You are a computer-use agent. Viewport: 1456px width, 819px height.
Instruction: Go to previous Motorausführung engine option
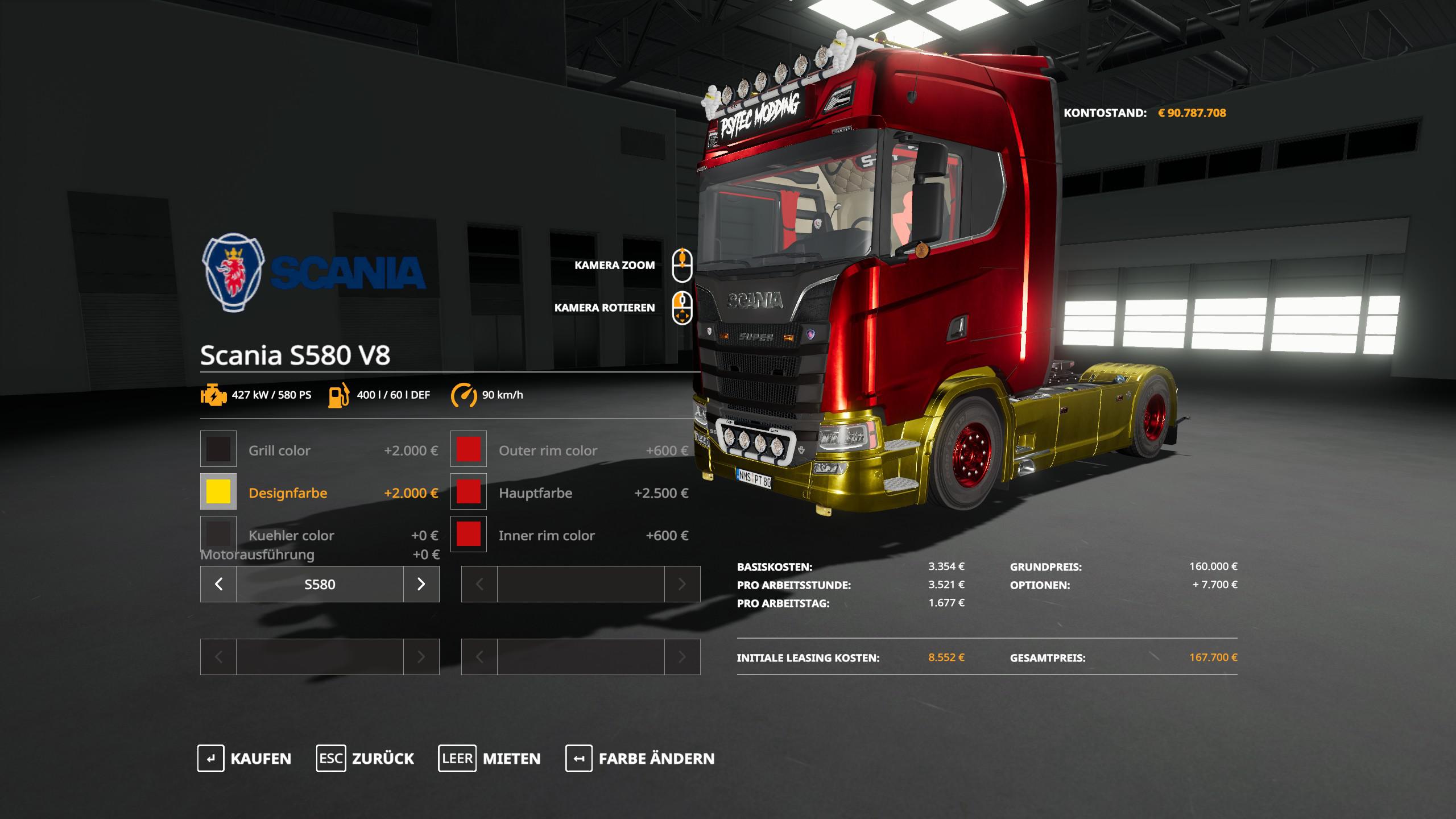[x=218, y=584]
